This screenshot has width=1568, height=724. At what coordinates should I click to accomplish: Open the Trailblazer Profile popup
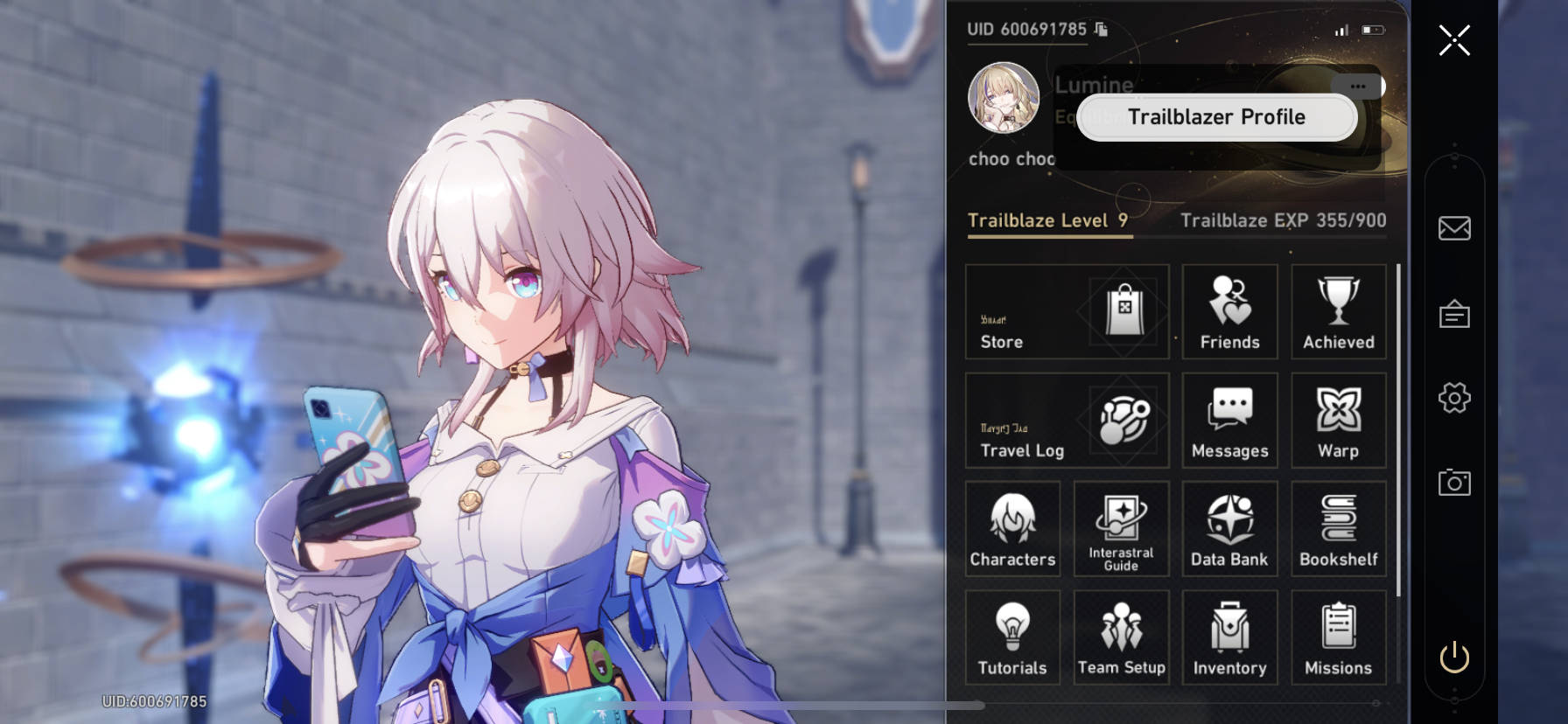click(x=1215, y=117)
